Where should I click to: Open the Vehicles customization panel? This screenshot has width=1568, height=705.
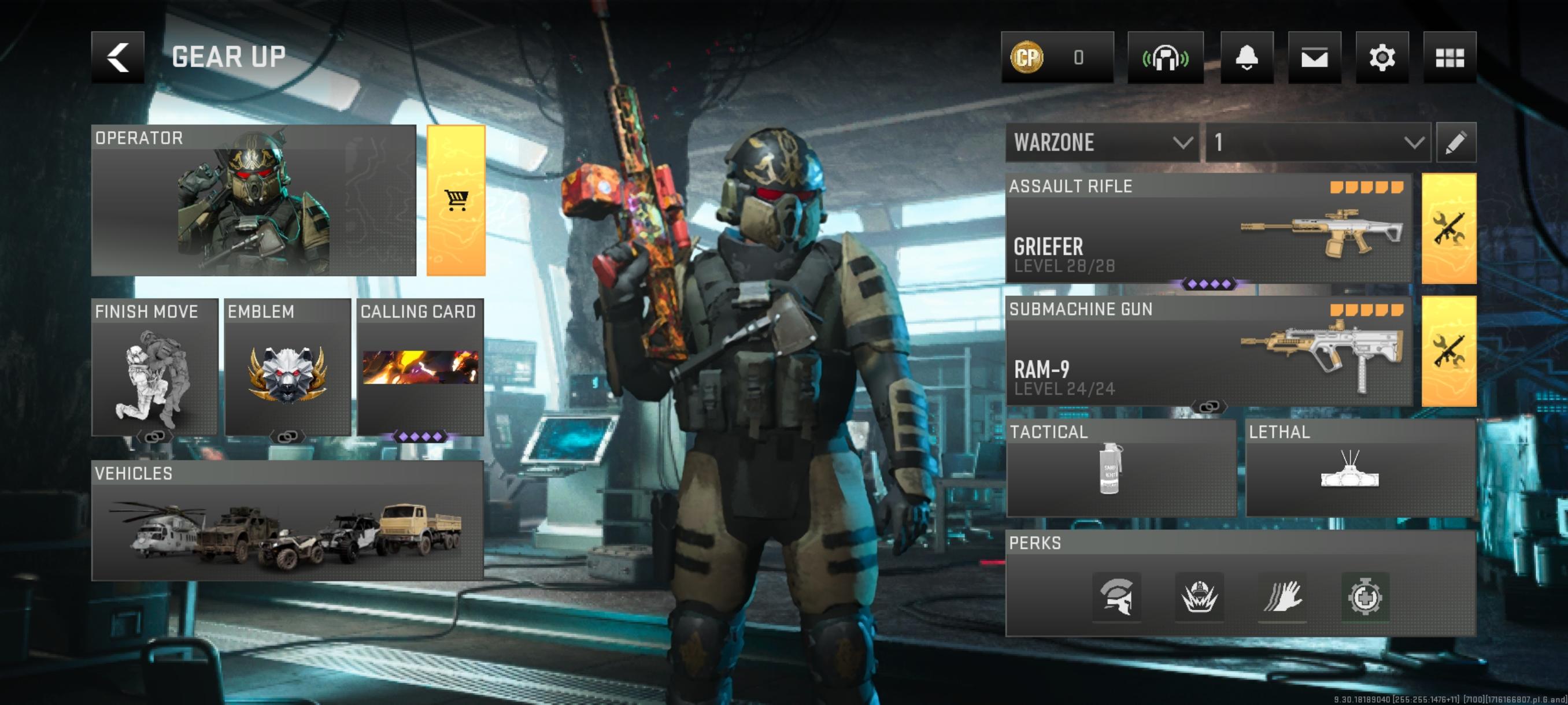tap(287, 520)
